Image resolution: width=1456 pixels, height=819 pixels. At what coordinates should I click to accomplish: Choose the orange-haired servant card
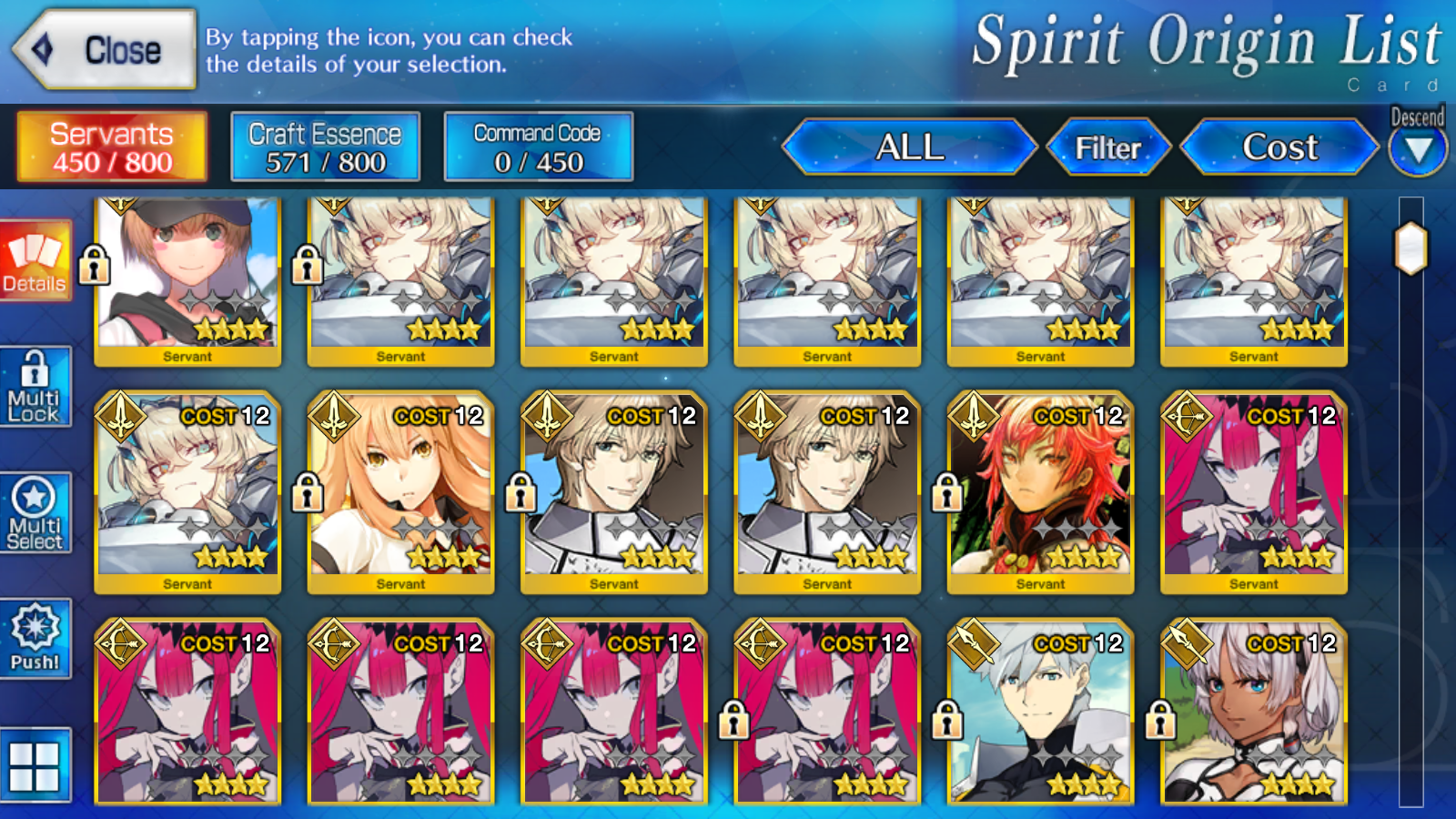tap(400, 491)
